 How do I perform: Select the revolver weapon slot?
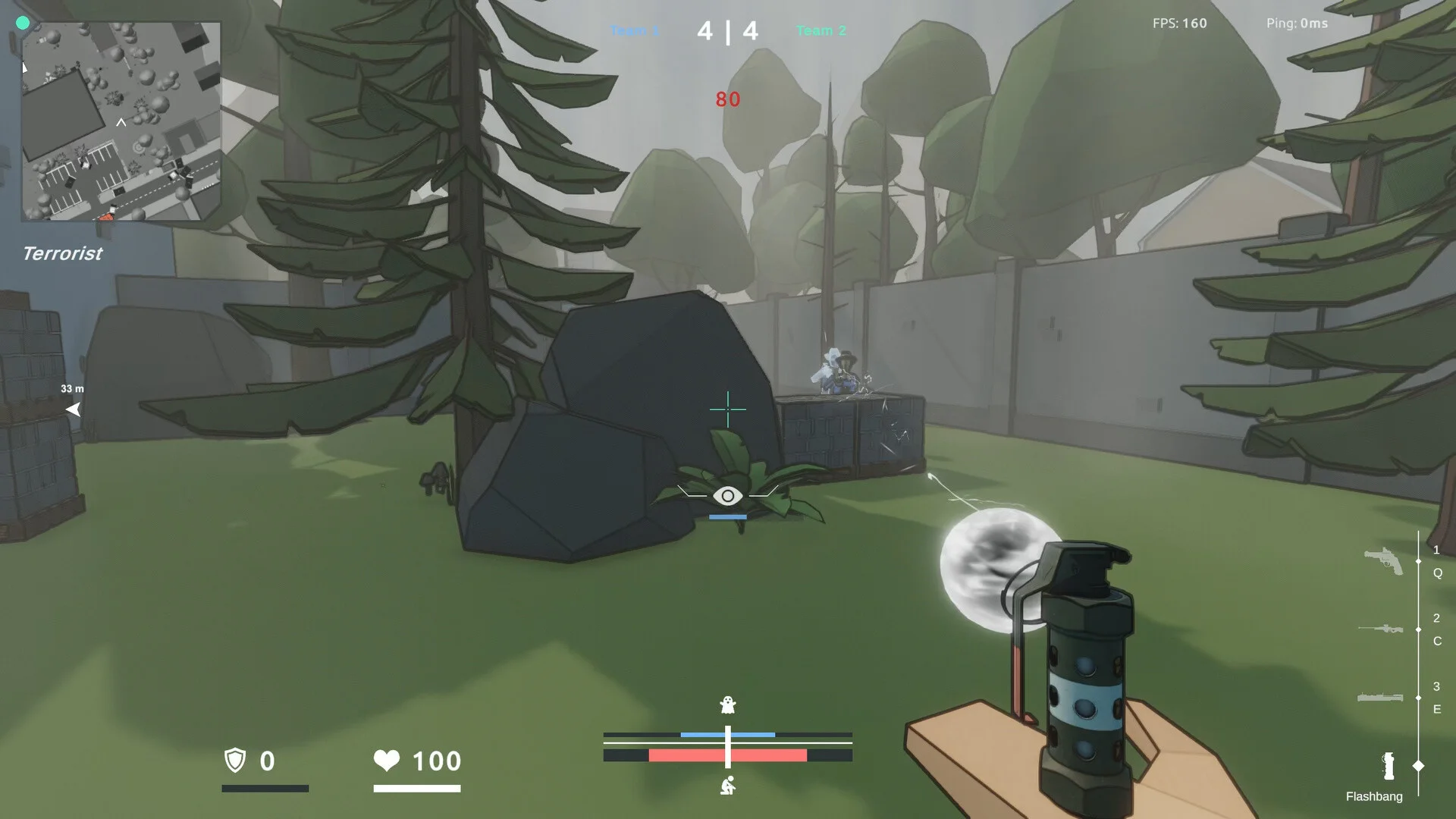pyautogui.click(x=1383, y=561)
